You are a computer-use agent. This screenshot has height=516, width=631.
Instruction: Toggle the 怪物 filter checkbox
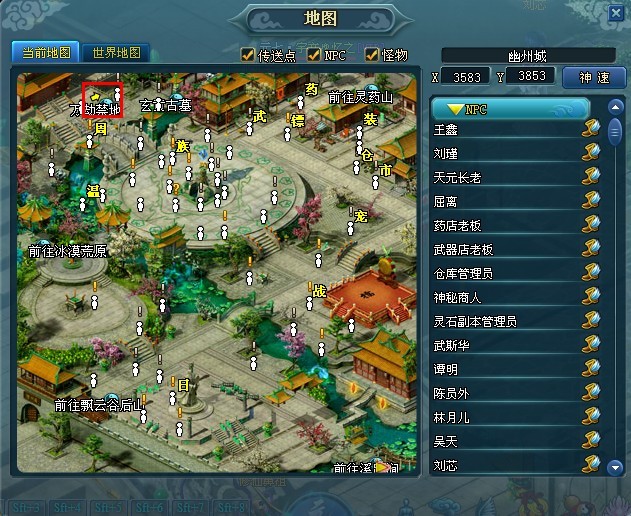(372, 55)
